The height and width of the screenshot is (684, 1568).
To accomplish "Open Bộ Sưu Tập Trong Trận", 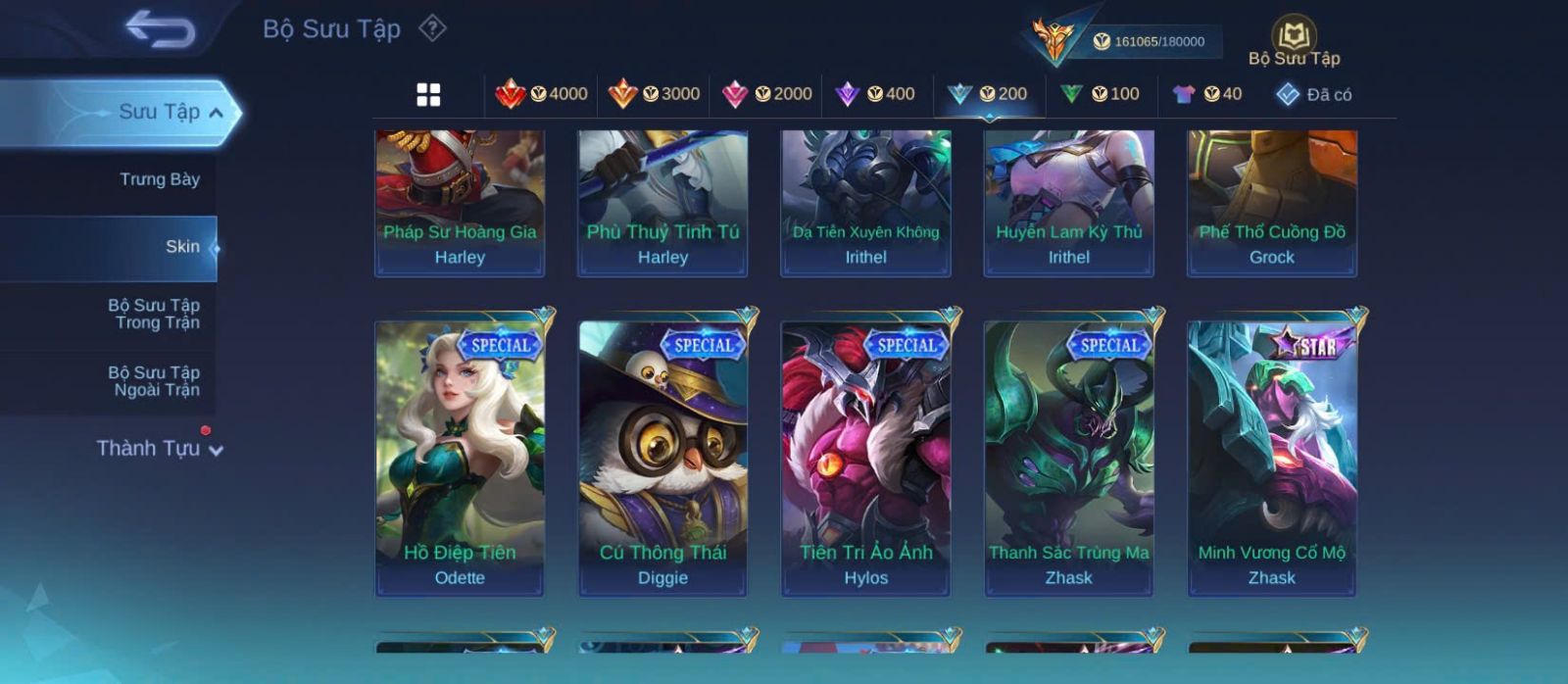I will pyautogui.click(x=154, y=314).
